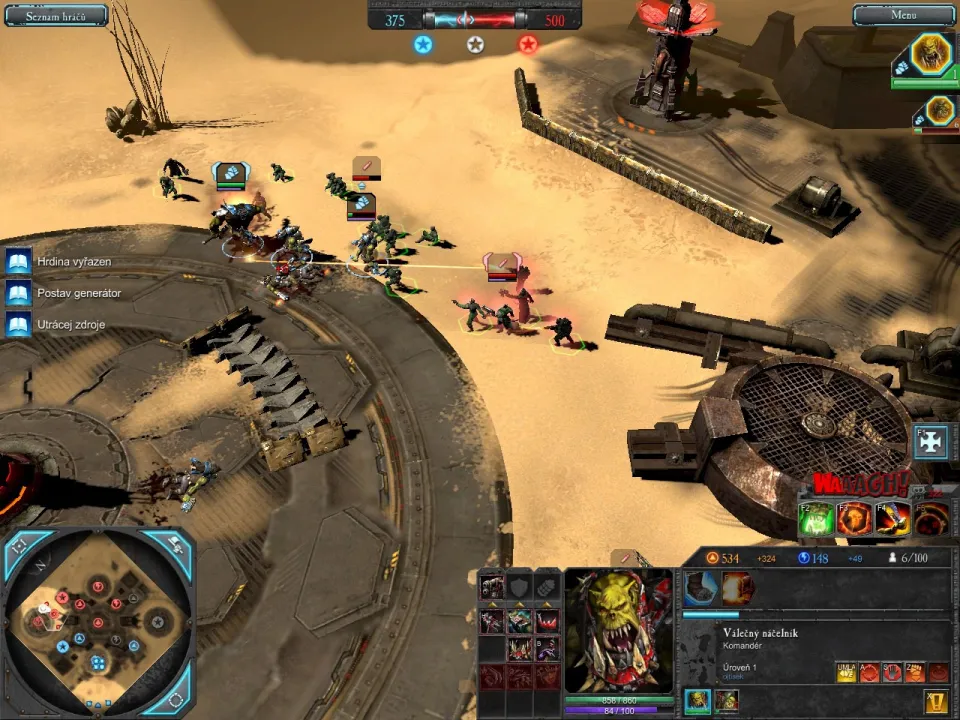
Task: Open the Menu button
Action: (x=903, y=15)
